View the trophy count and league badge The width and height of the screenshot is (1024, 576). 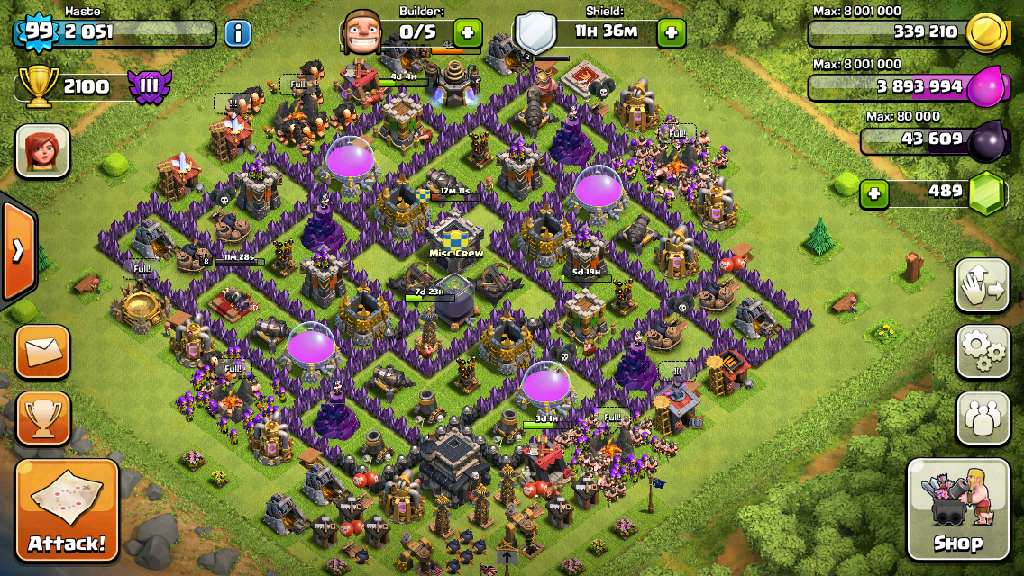tap(88, 86)
